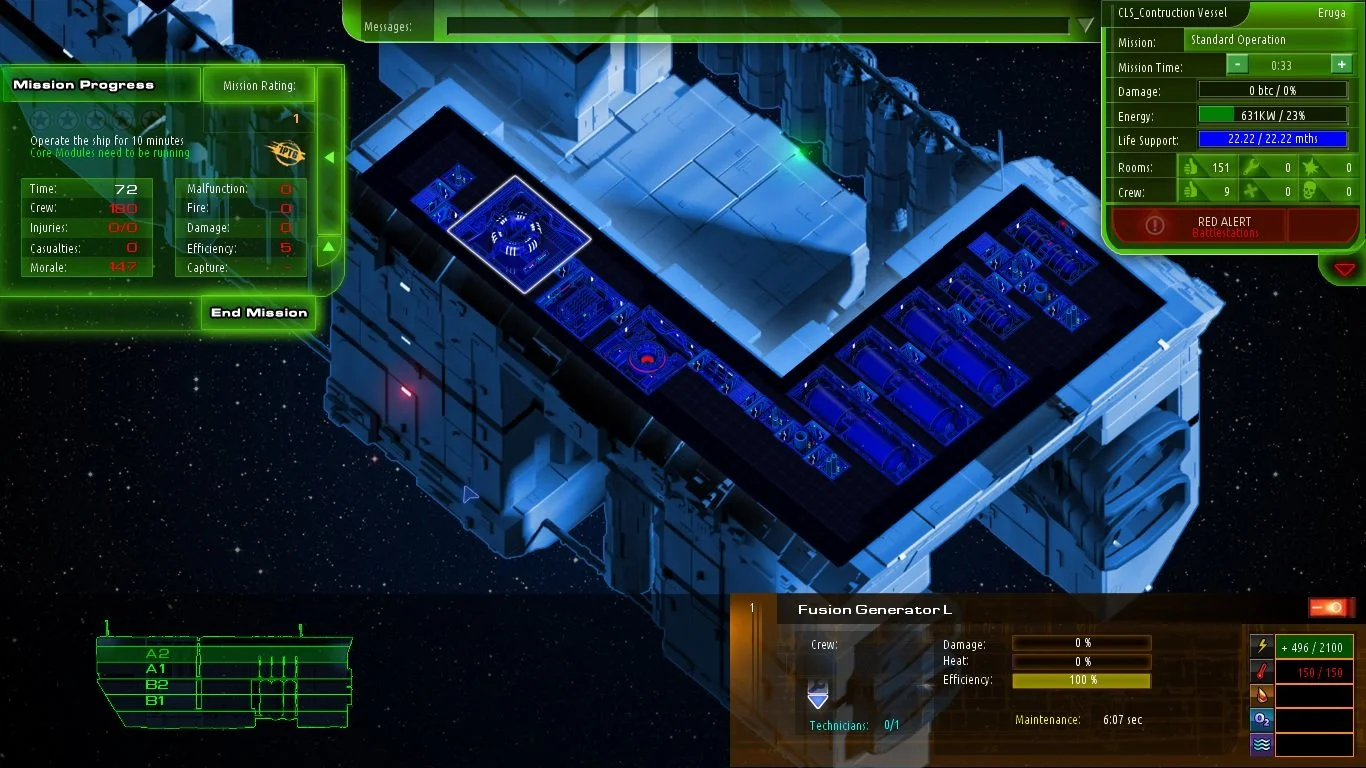Click the heat thermometer resource icon
1366x768 pixels.
(1261, 671)
